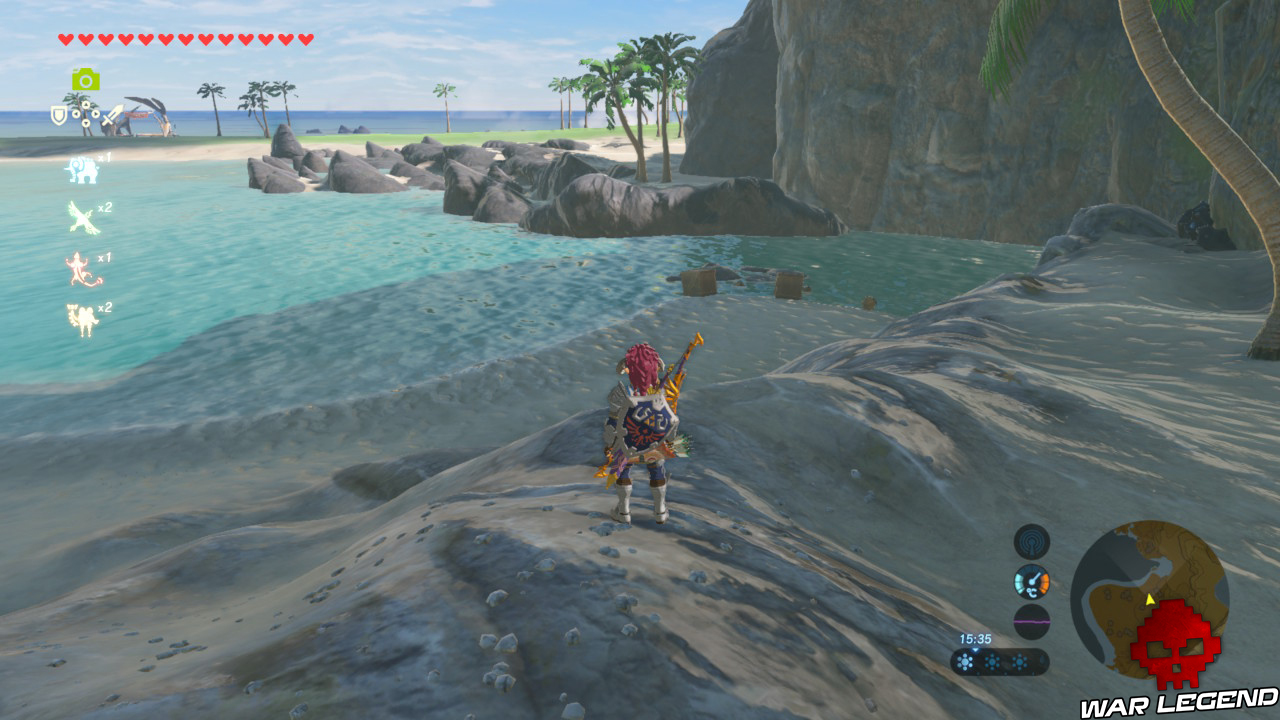Click the elephant creature photo icon

point(81,171)
